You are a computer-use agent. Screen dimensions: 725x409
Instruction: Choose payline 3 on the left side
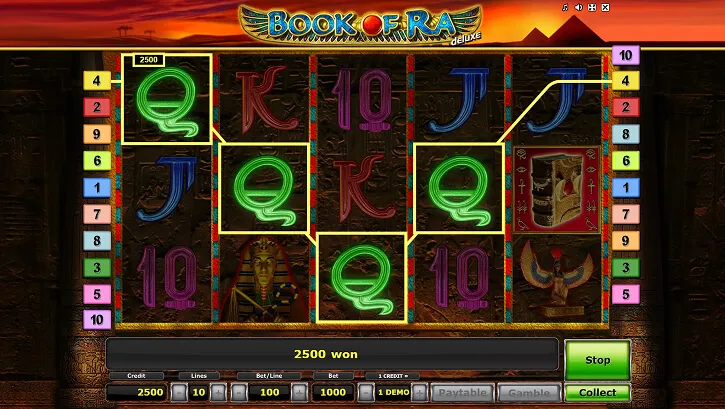(x=97, y=268)
